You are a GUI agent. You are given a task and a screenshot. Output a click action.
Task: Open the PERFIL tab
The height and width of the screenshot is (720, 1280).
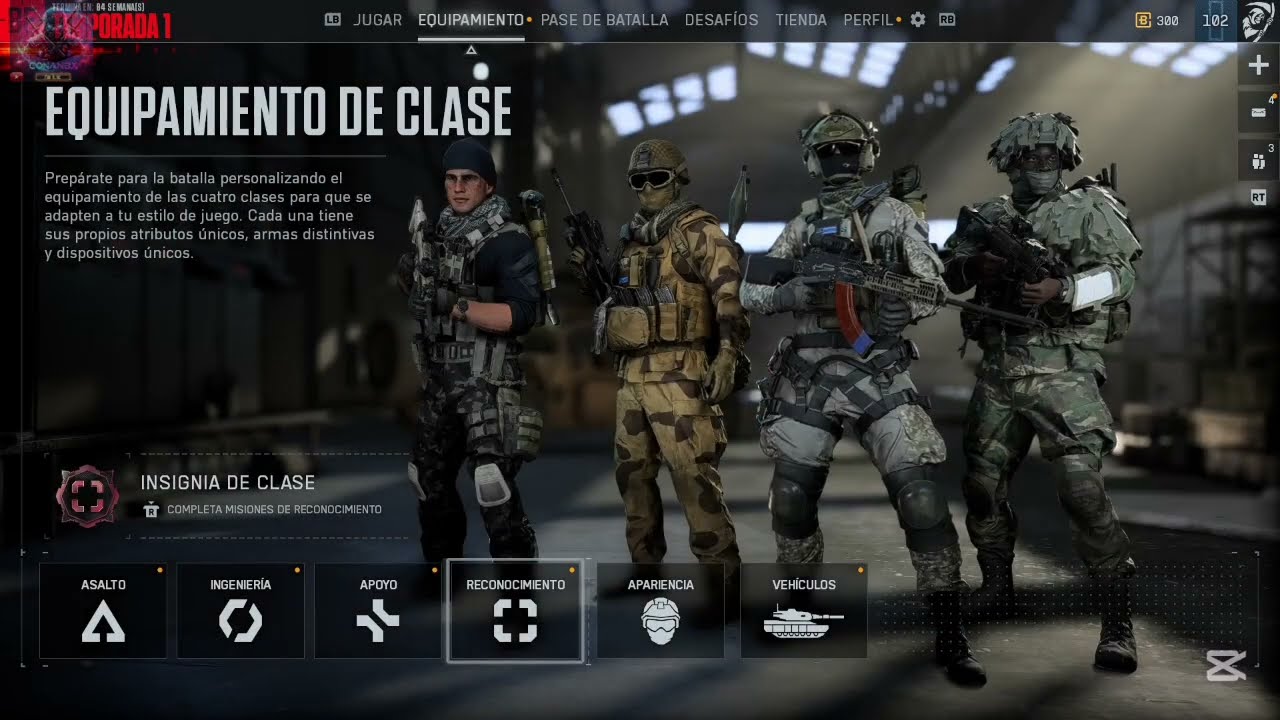tap(867, 20)
